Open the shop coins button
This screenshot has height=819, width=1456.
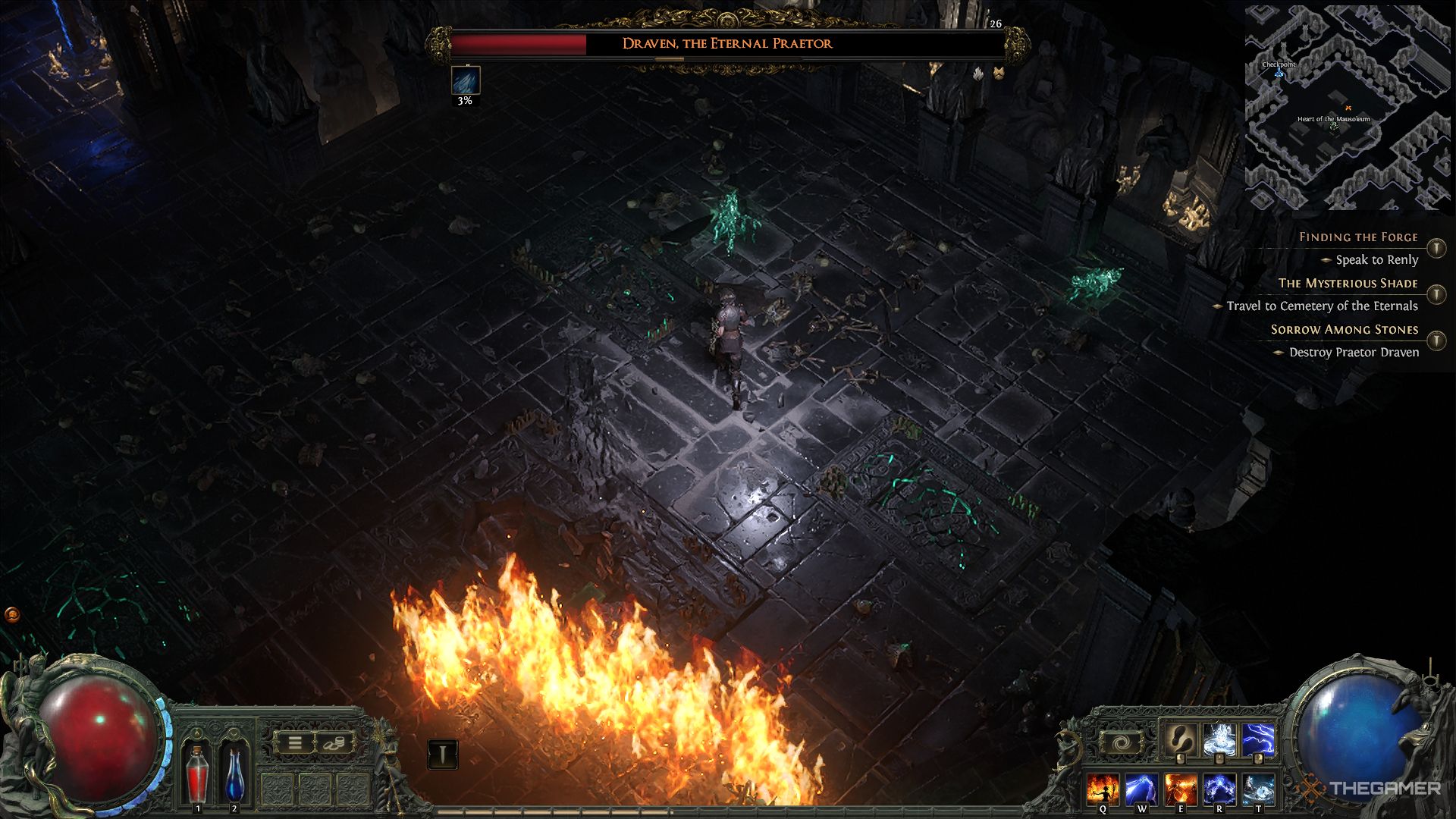click(x=334, y=743)
